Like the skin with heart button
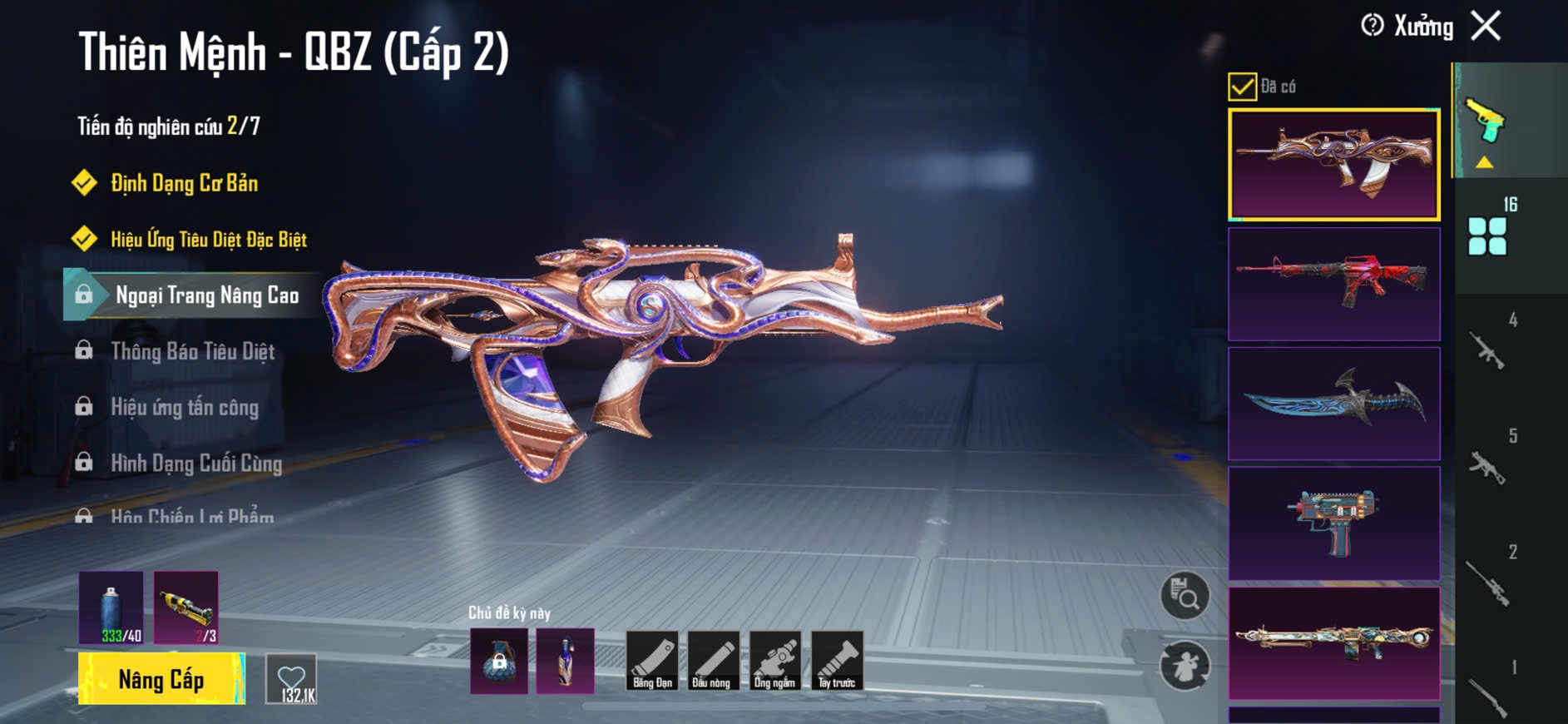1568x724 pixels. [x=291, y=679]
